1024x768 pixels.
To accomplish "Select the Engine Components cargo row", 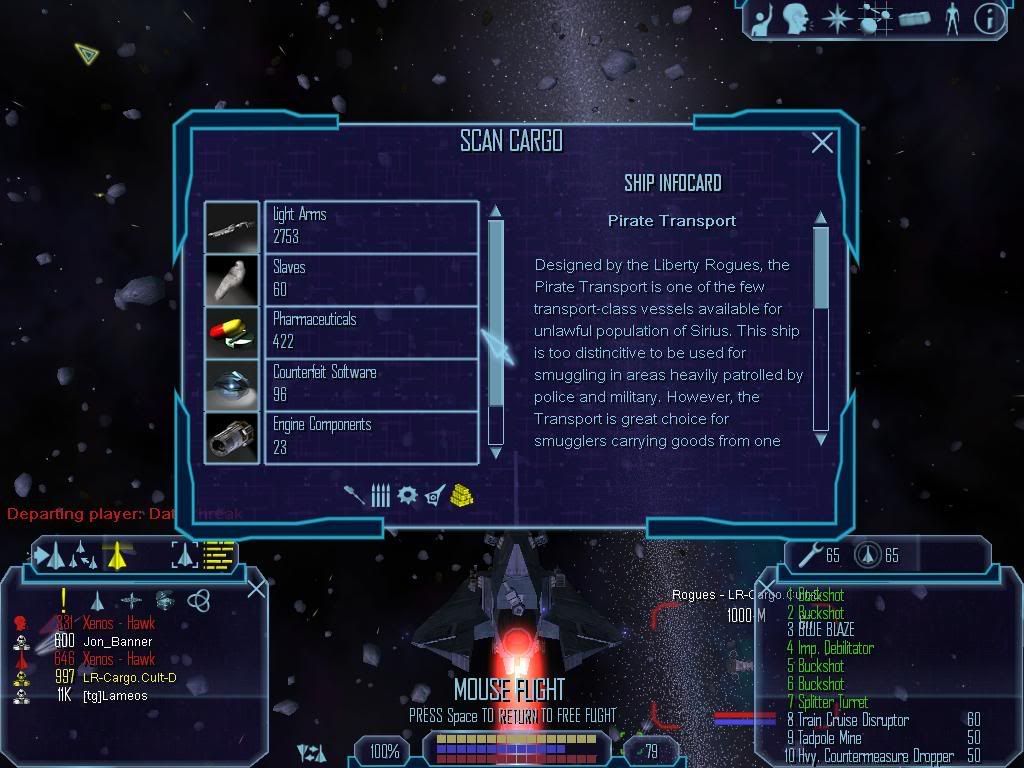I will (x=371, y=437).
